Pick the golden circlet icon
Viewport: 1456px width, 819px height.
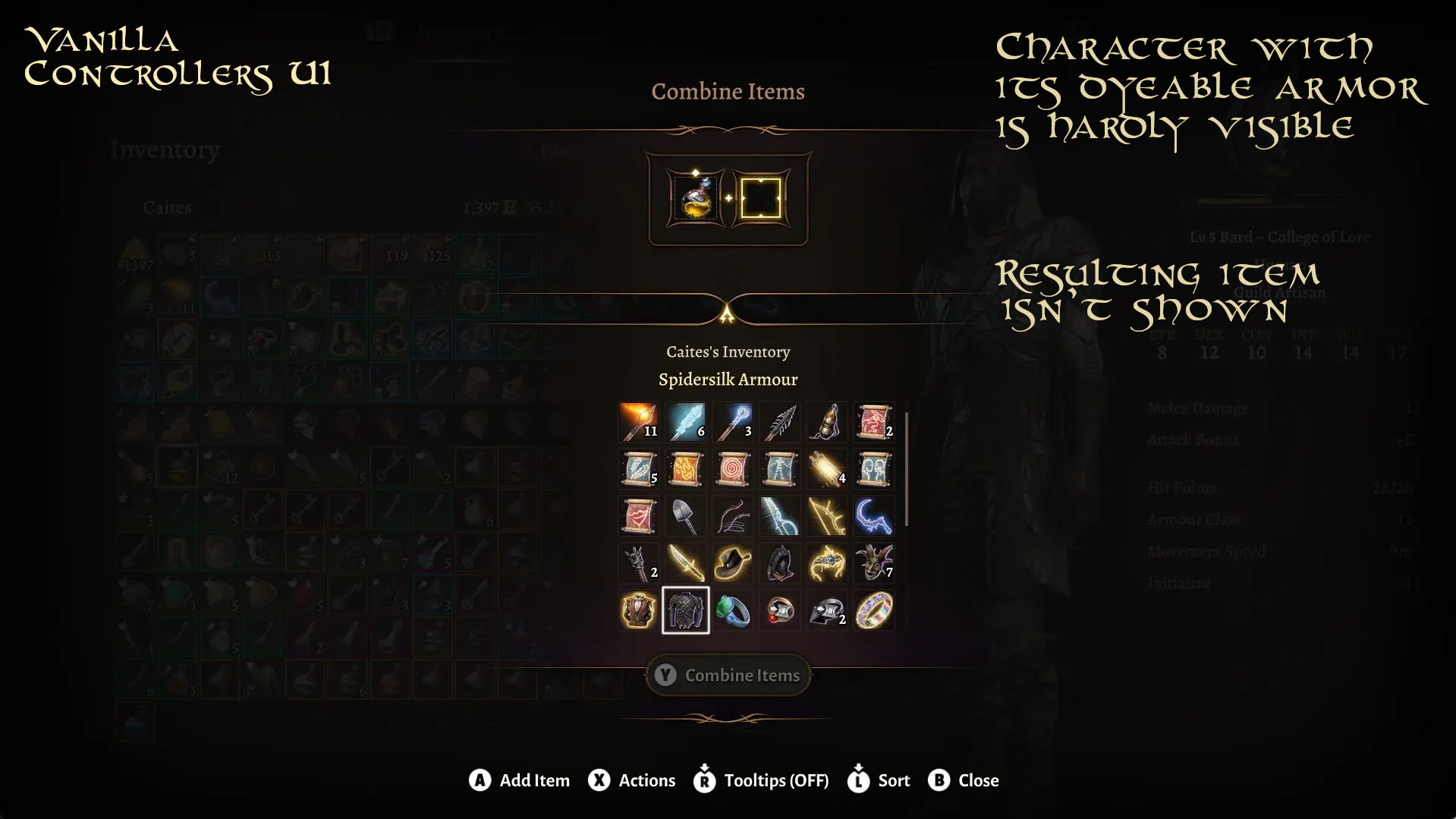point(827,563)
